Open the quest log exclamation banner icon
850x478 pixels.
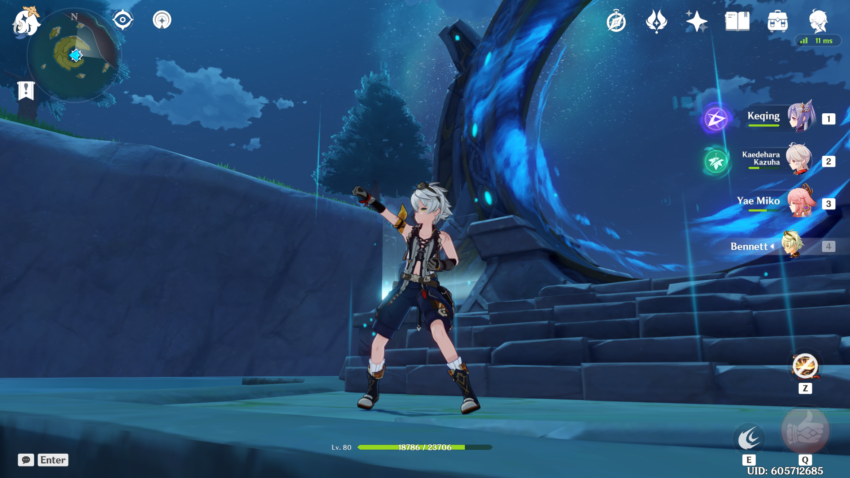click(x=25, y=91)
